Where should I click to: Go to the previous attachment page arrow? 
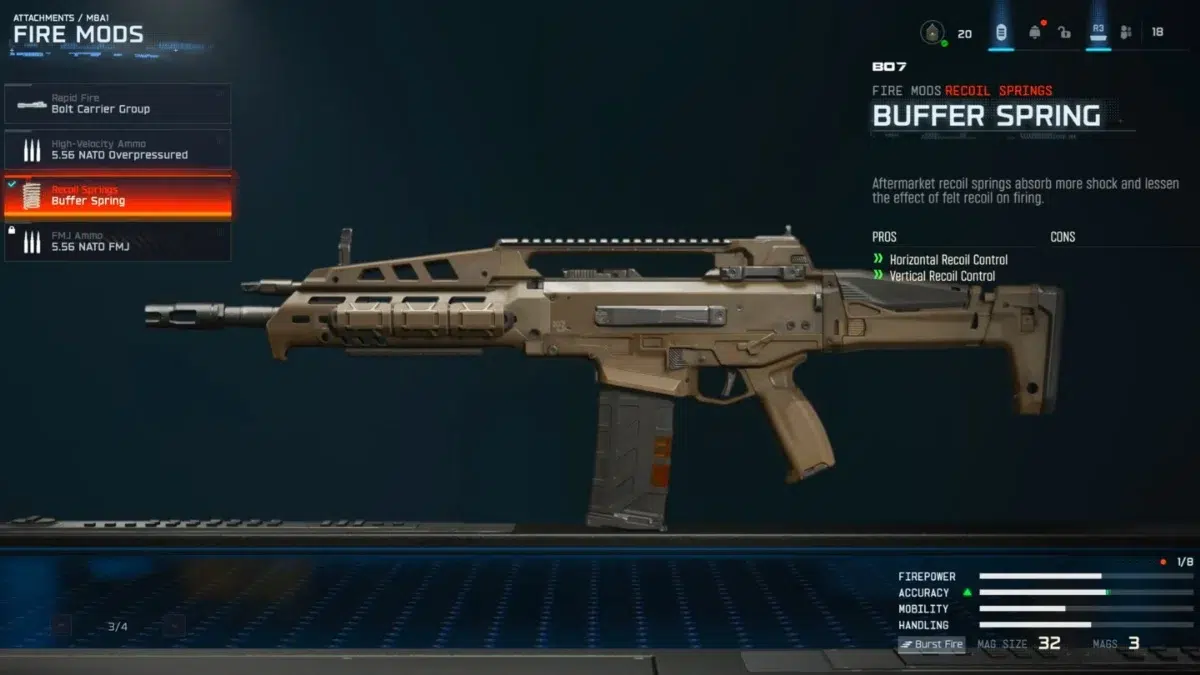click(x=62, y=627)
